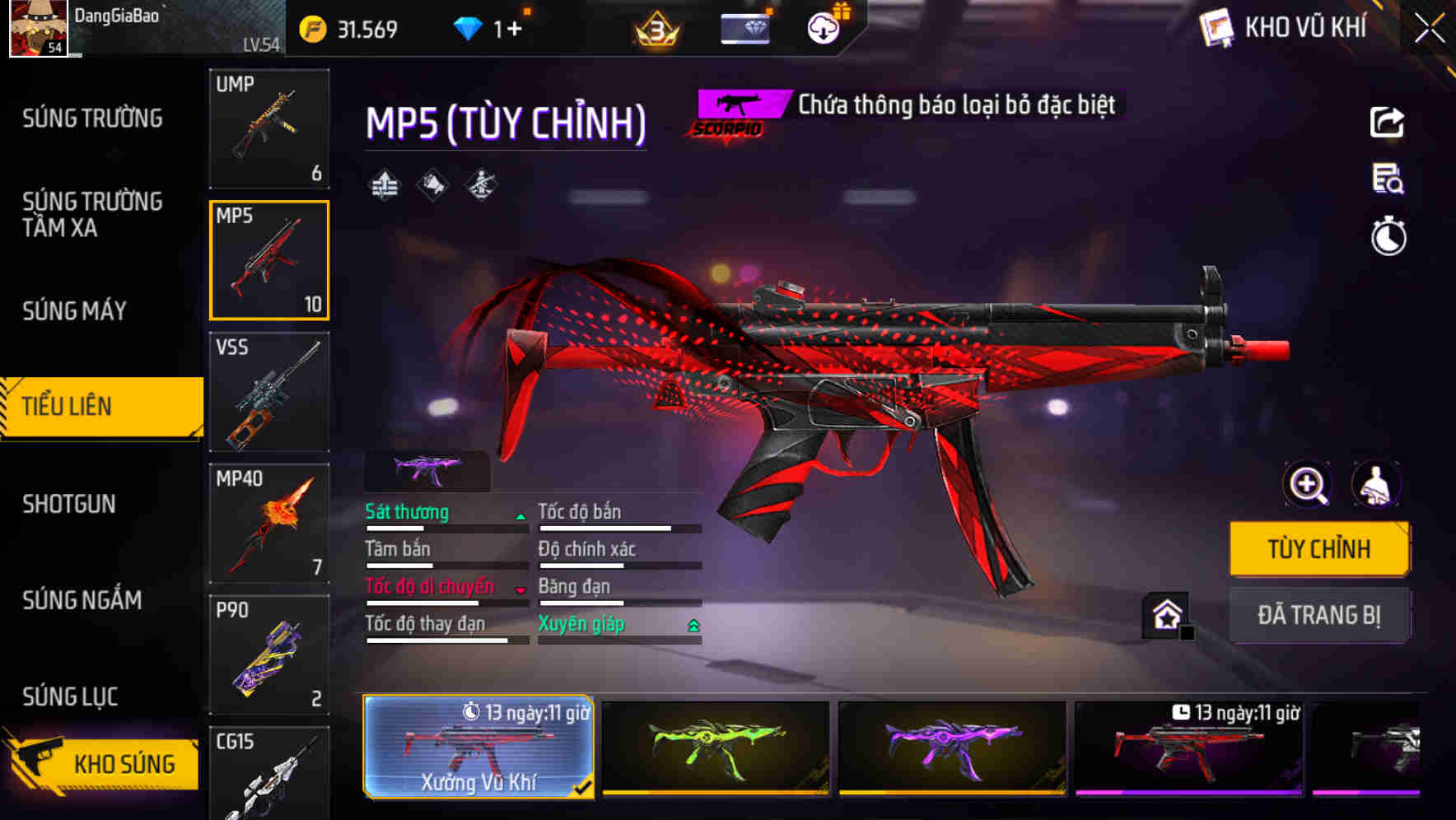Share the MP5 skin
This screenshot has height=820, width=1456.
coord(1387,122)
